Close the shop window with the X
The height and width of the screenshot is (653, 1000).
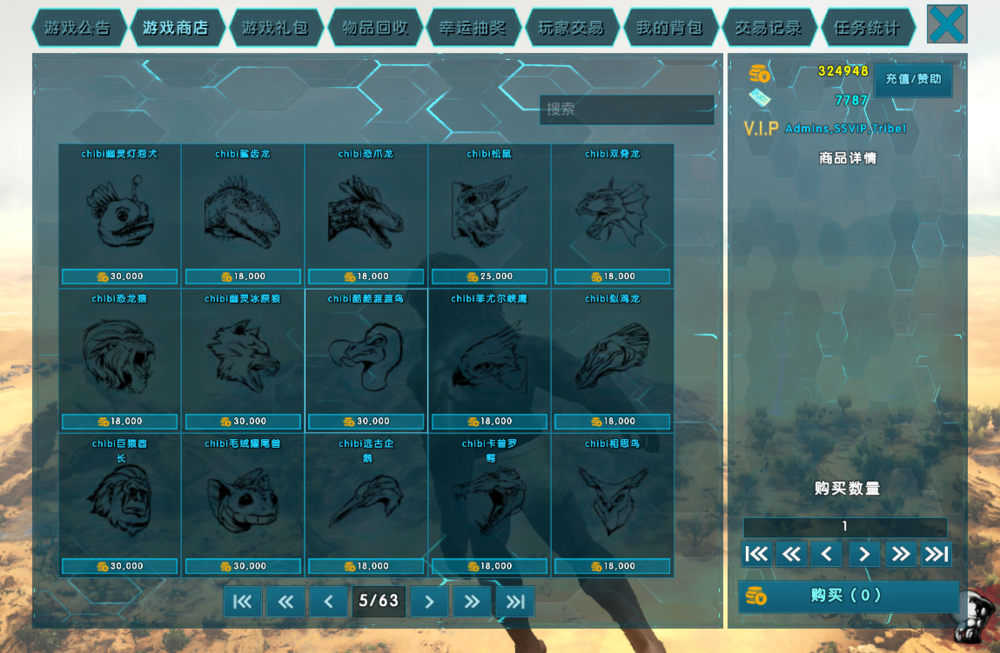pyautogui.click(x=946, y=24)
